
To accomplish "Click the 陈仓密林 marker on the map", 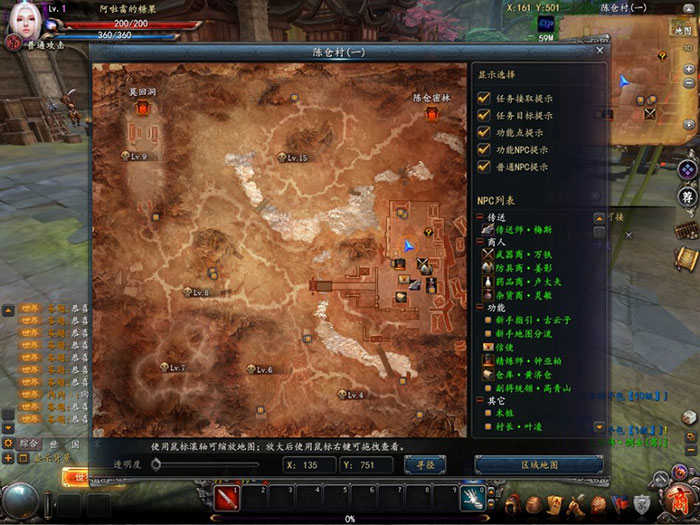I will pos(432,114).
